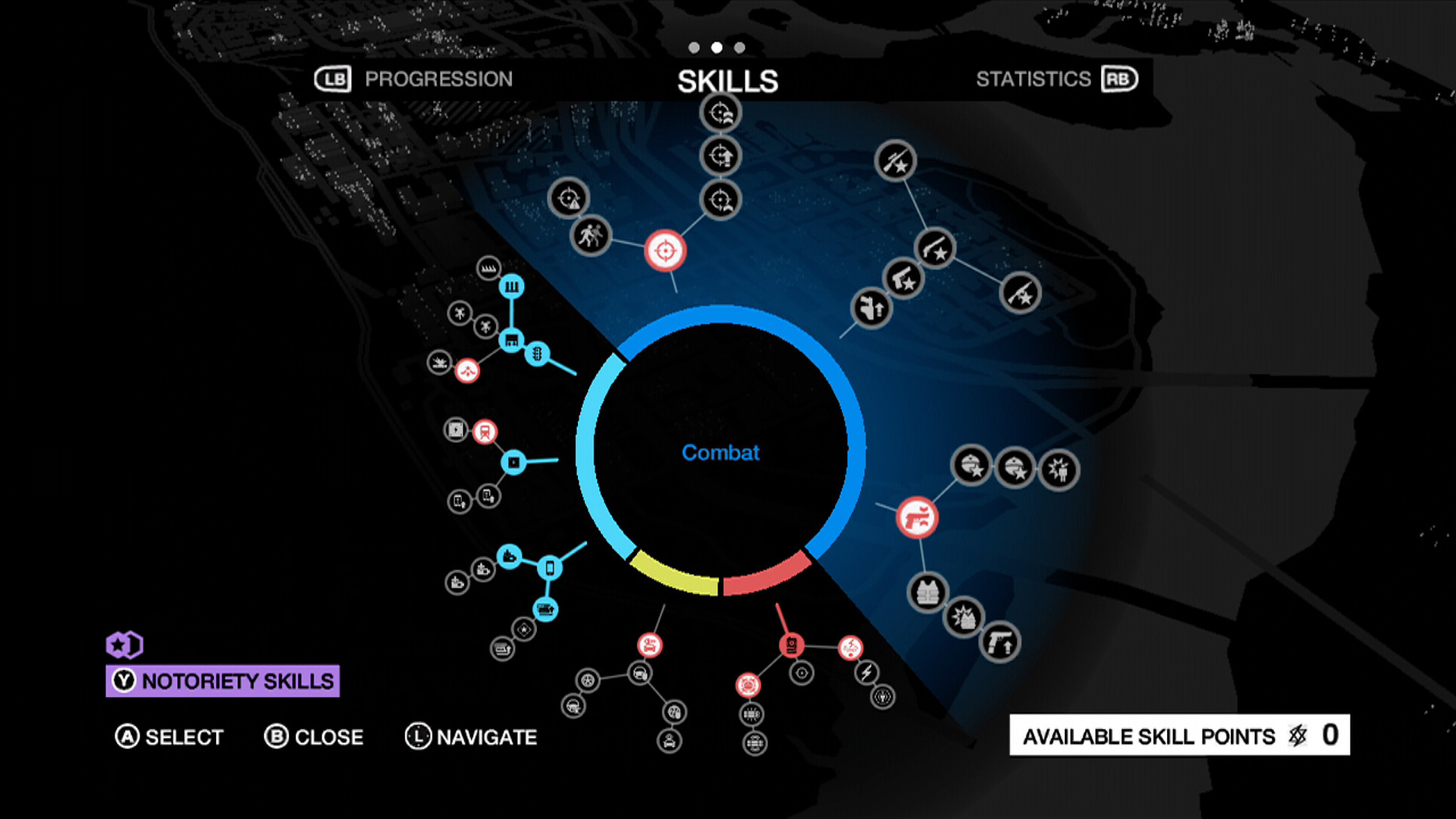Select the traffic light hack skill icon
The image size is (1456, 819).
pos(537,355)
